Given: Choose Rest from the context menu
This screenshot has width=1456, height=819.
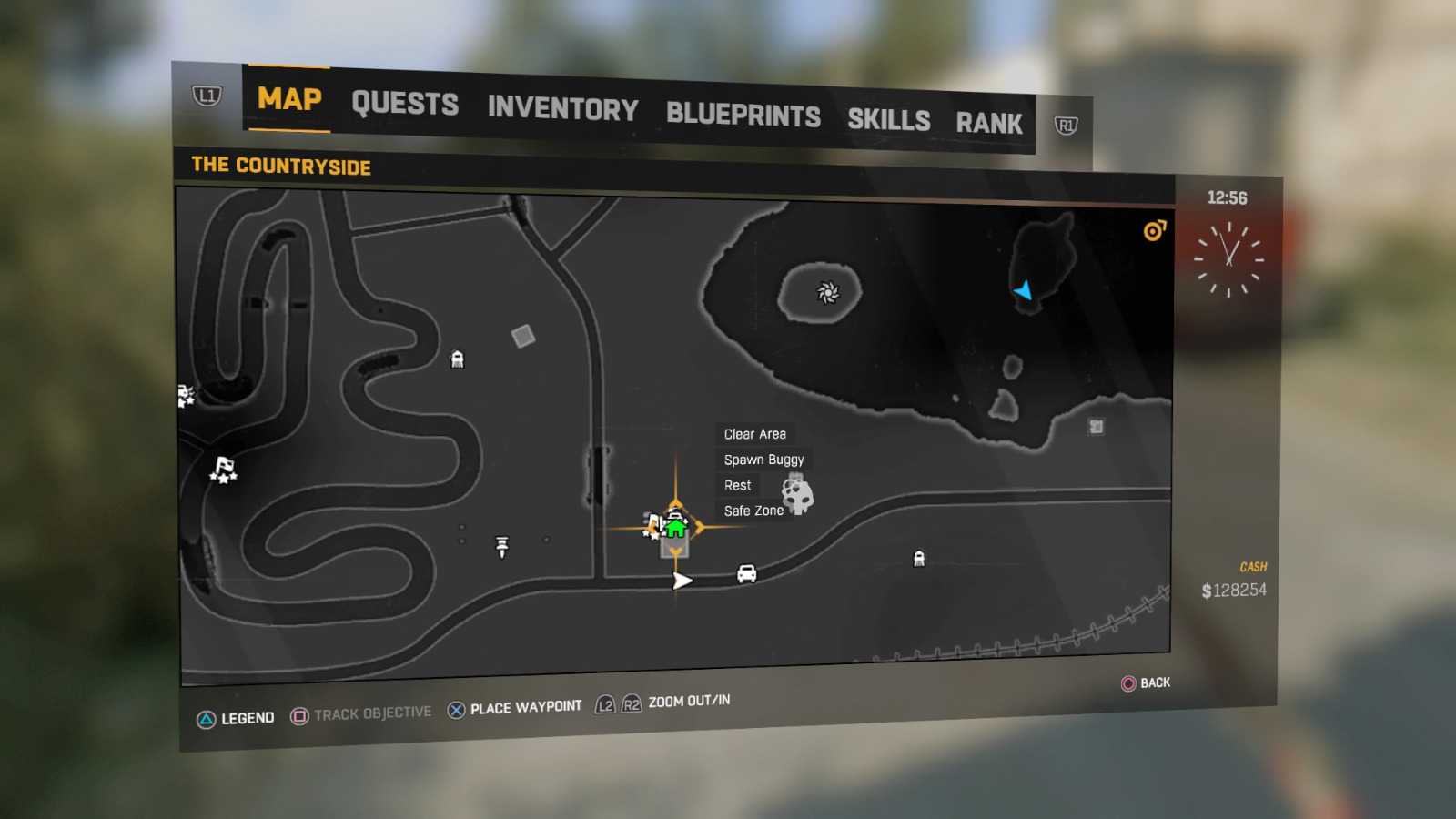Looking at the screenshot, I should click(x=737, y=485).
